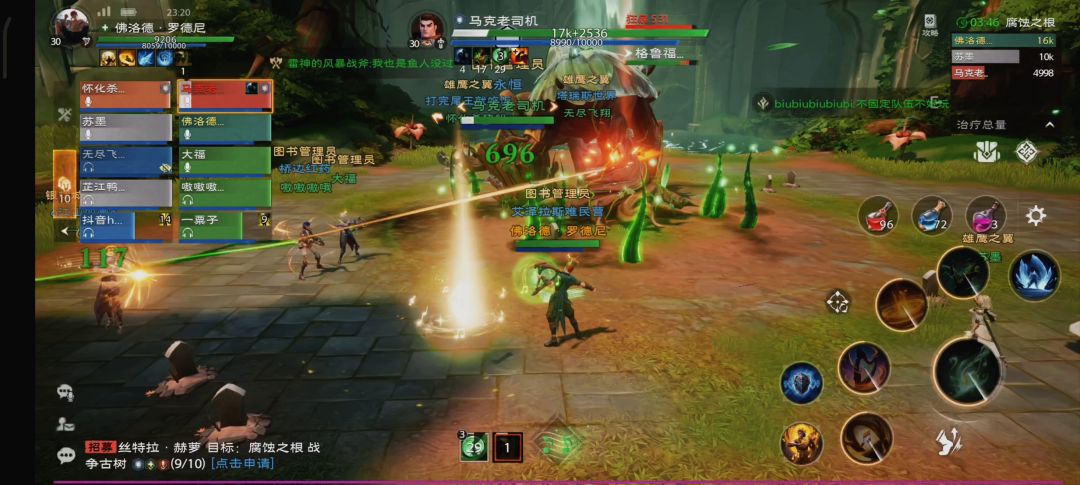
Task: Activate the ice crystal skill
Action: click(x=1033, y=275)
